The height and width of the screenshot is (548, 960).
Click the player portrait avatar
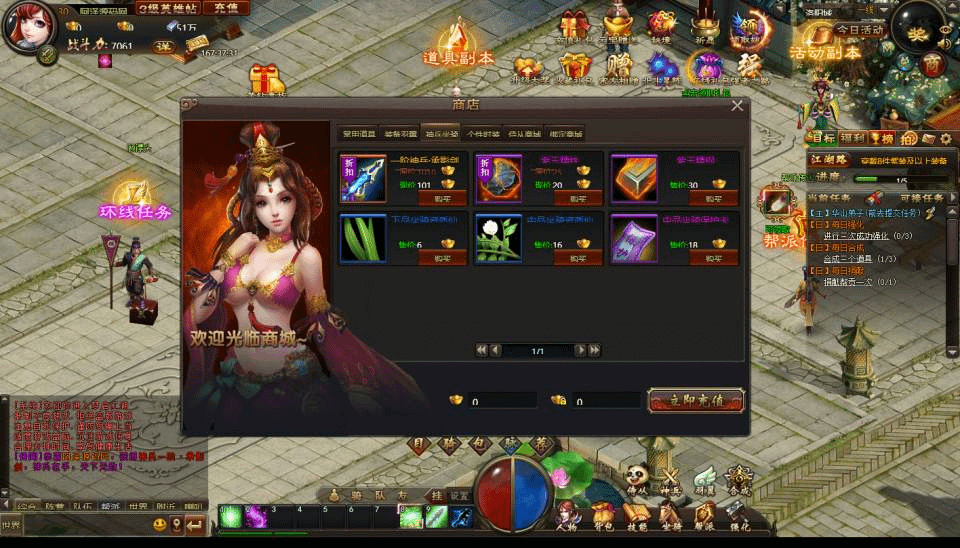26,27
